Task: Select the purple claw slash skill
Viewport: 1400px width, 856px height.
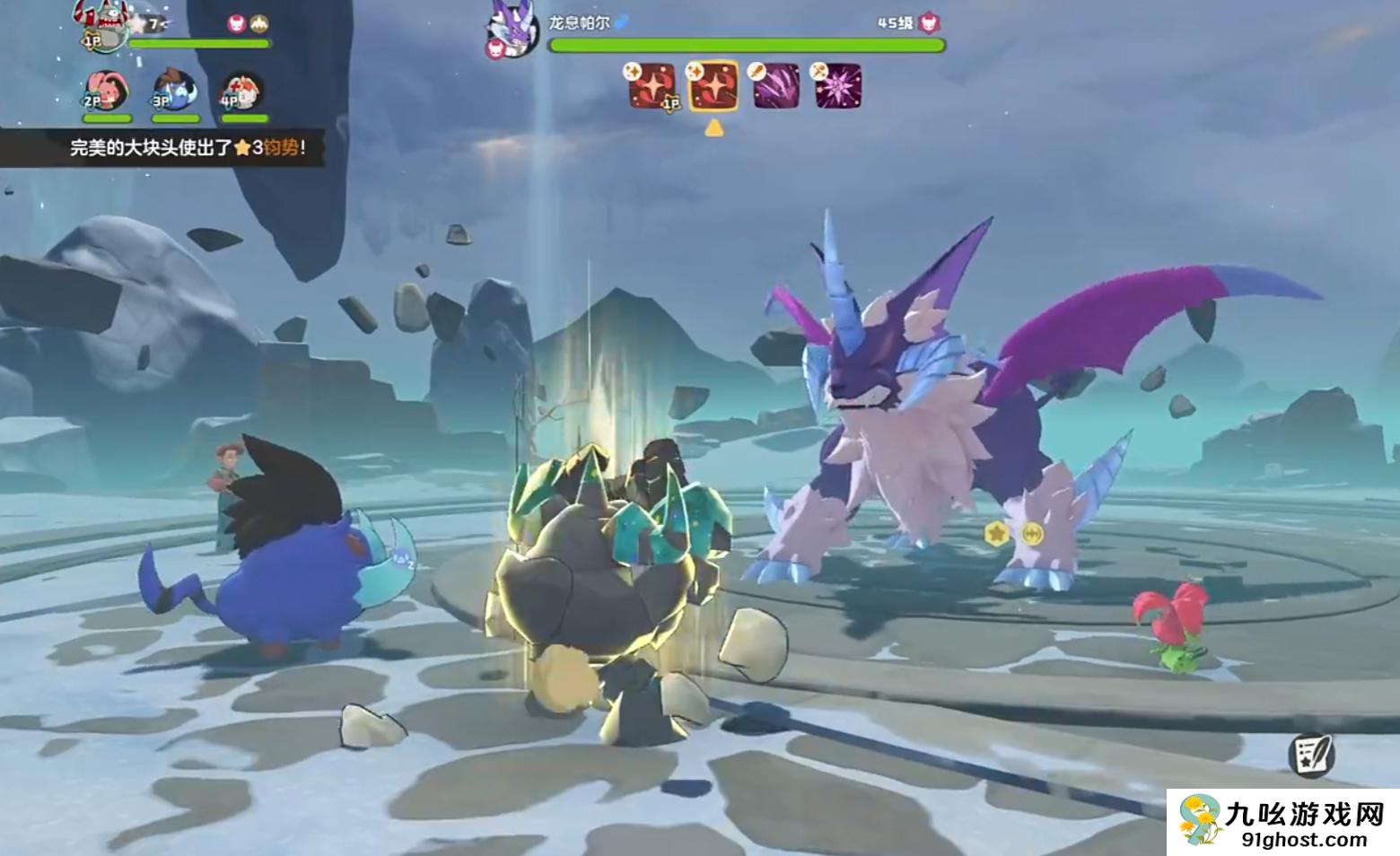Action: point(776,87)
